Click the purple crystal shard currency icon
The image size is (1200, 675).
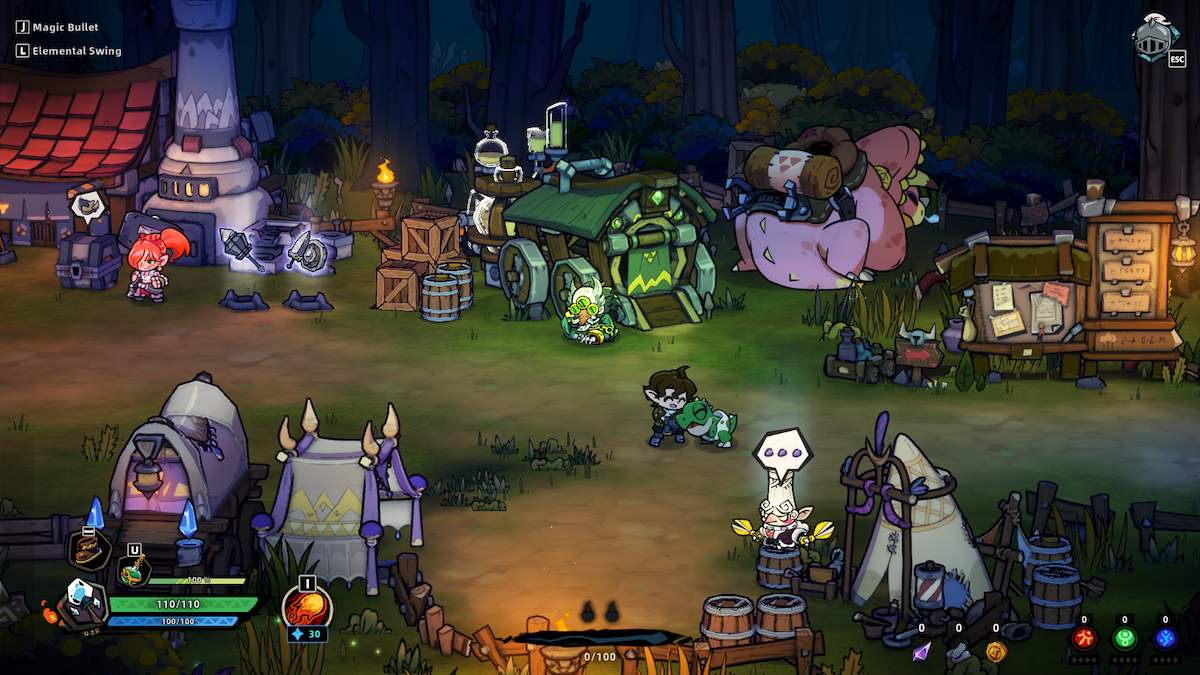(x=921, y=651)
